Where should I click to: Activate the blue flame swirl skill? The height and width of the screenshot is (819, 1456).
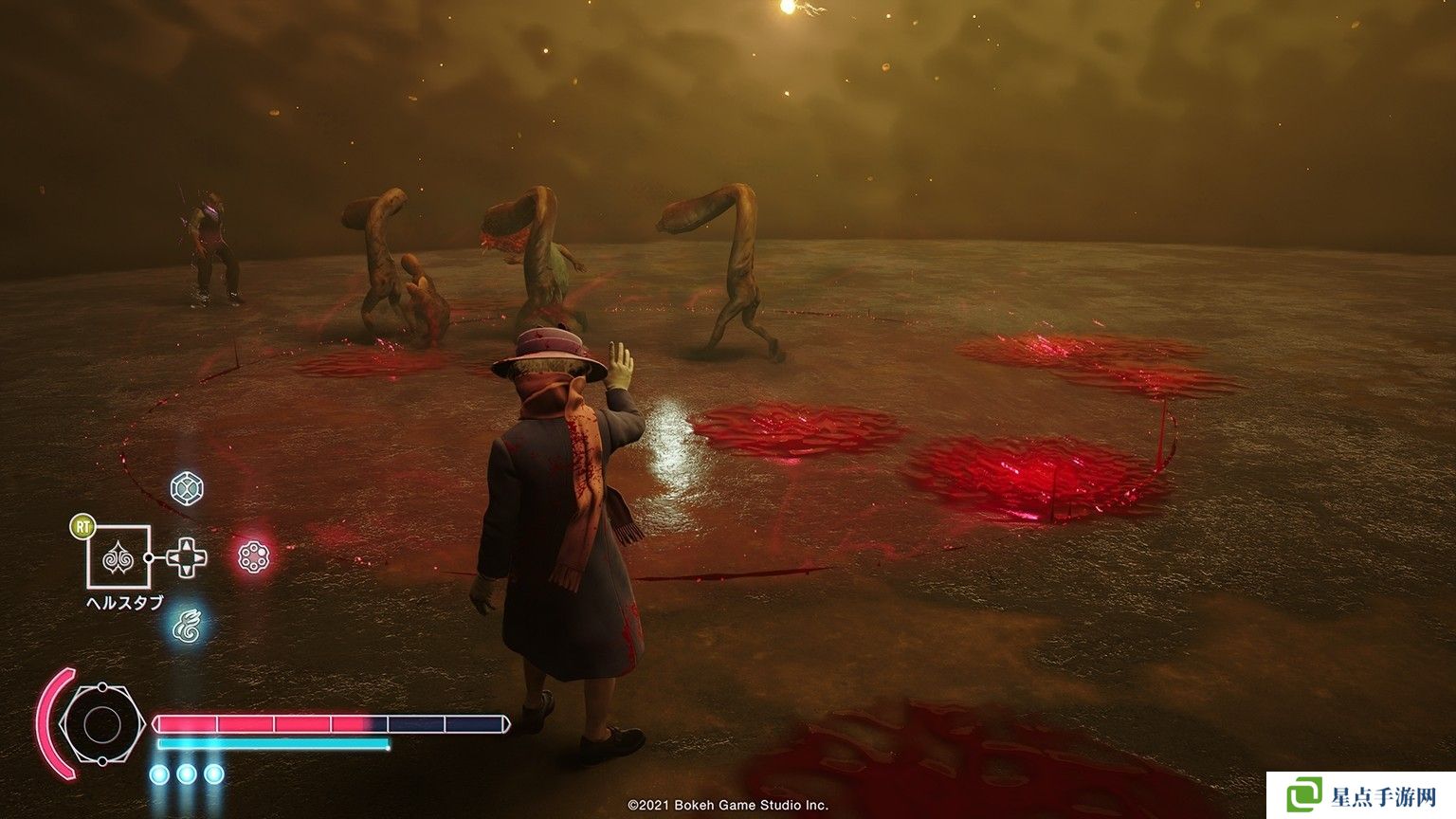click(x=187, y=625)
